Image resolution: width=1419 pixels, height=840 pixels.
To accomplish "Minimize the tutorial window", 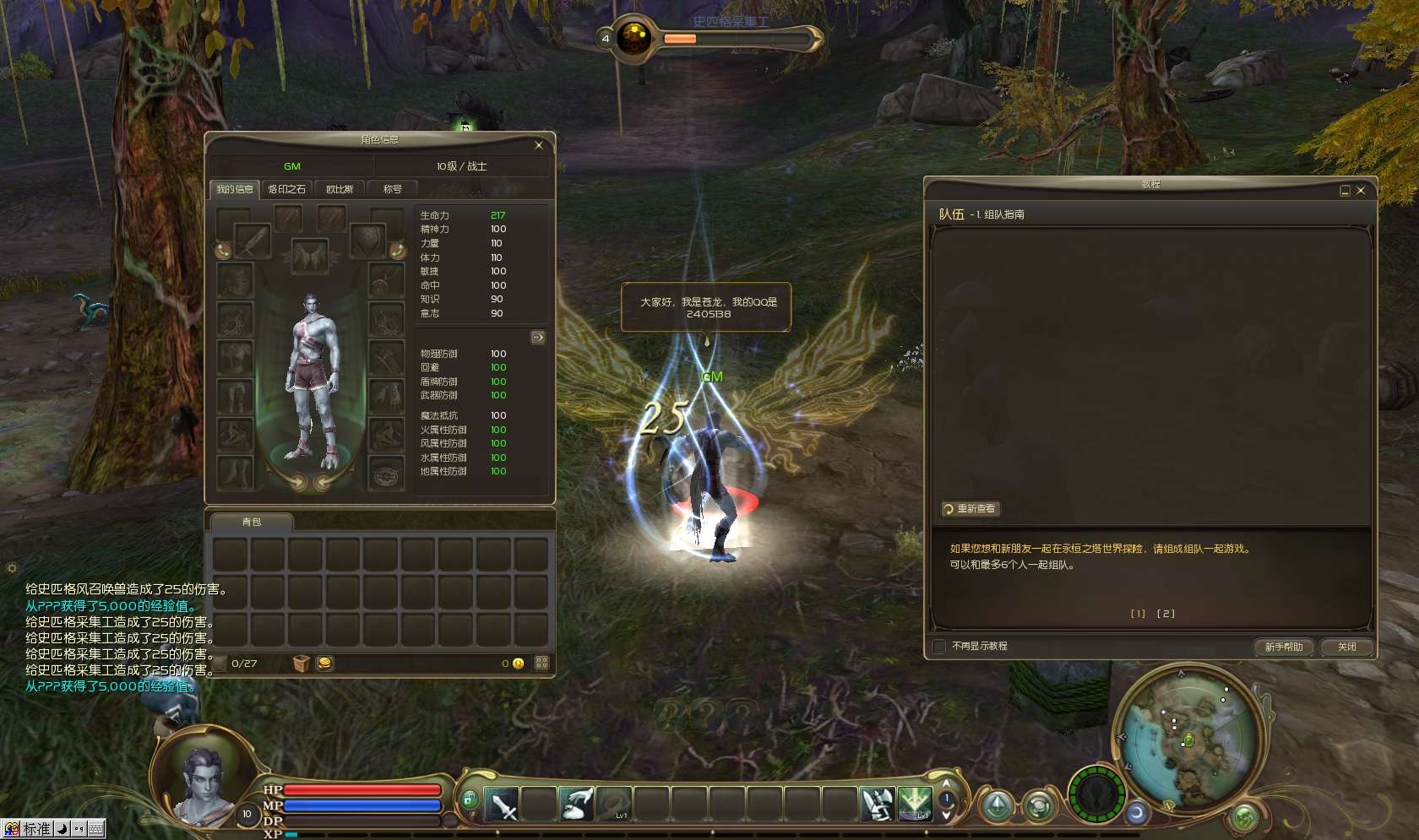I will coord(1345,191).
